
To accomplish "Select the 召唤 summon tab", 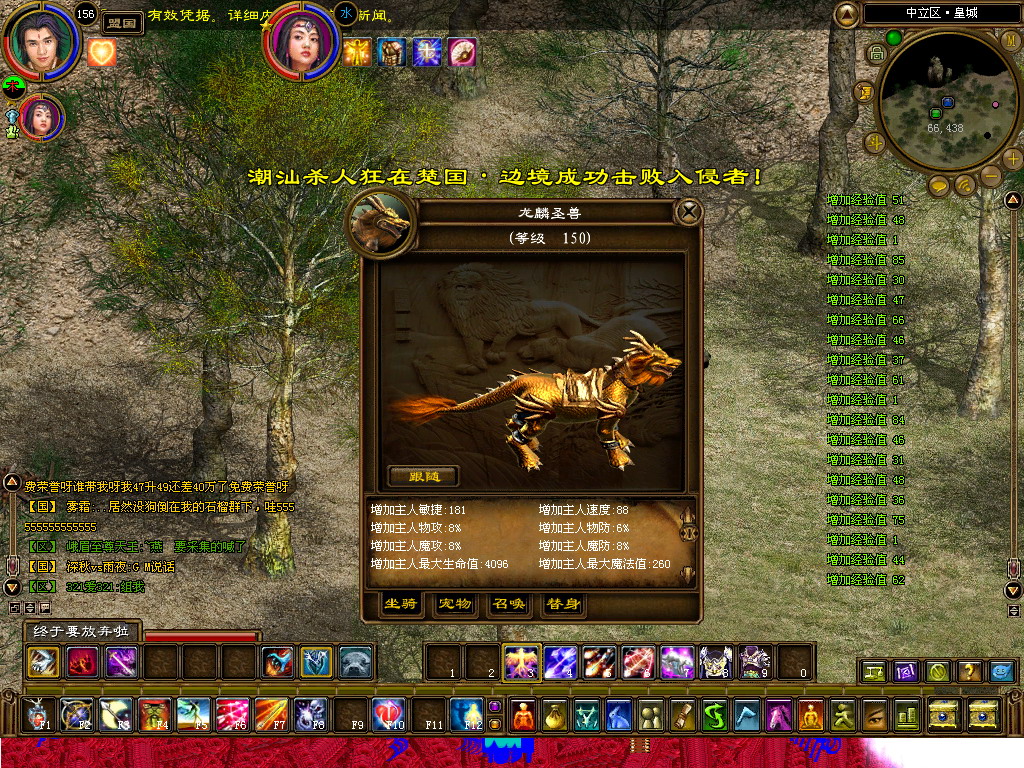I will coord(508,604).
